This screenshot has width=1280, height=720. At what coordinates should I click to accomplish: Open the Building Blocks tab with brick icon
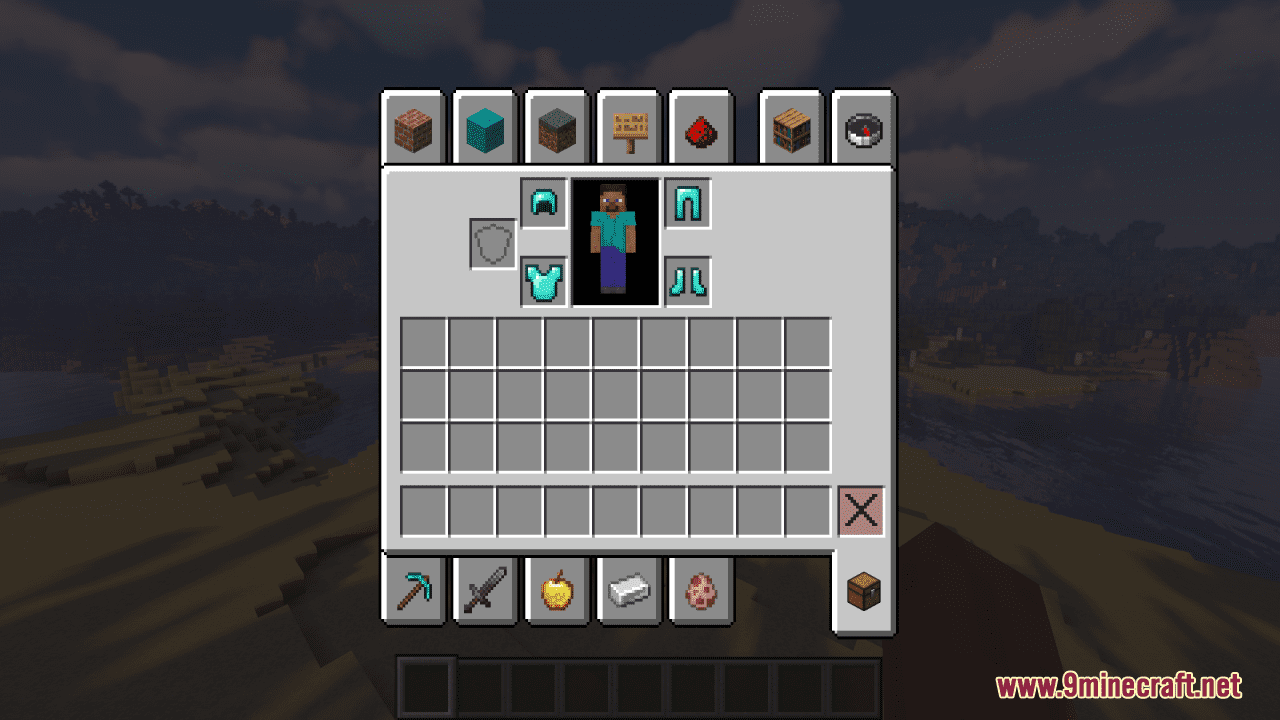point(413,128)
